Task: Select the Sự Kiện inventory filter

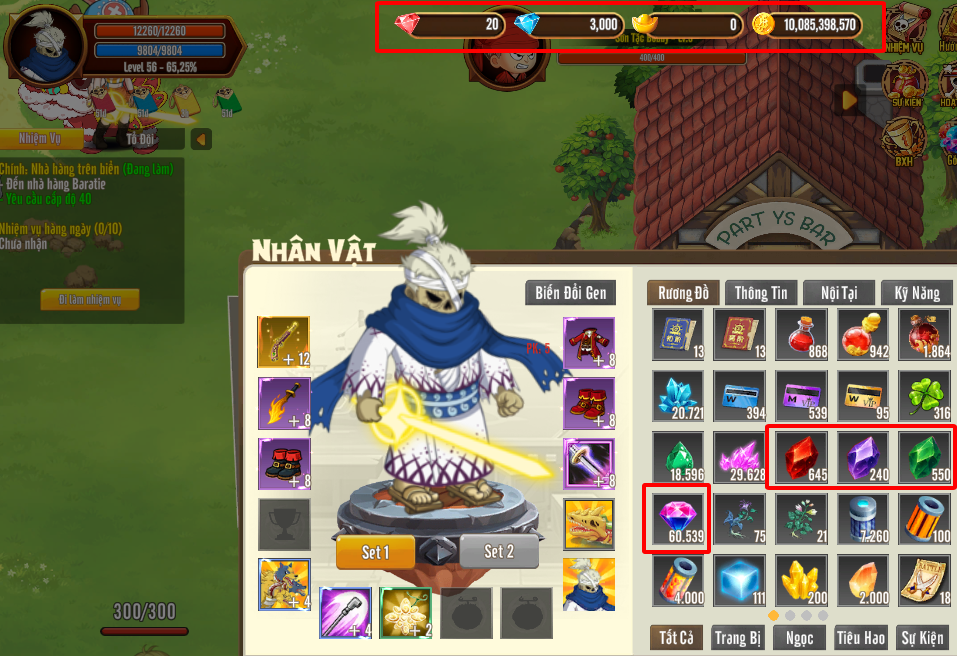Action: point(921,637)
